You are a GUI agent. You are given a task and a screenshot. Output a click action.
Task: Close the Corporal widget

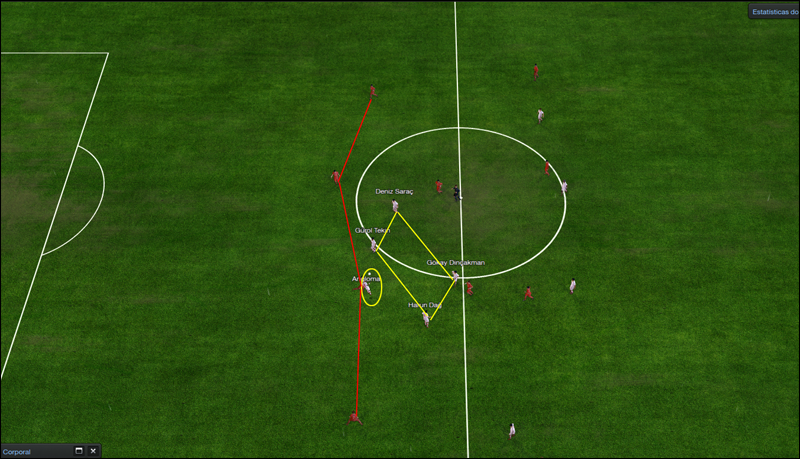(x=93, y=451)
